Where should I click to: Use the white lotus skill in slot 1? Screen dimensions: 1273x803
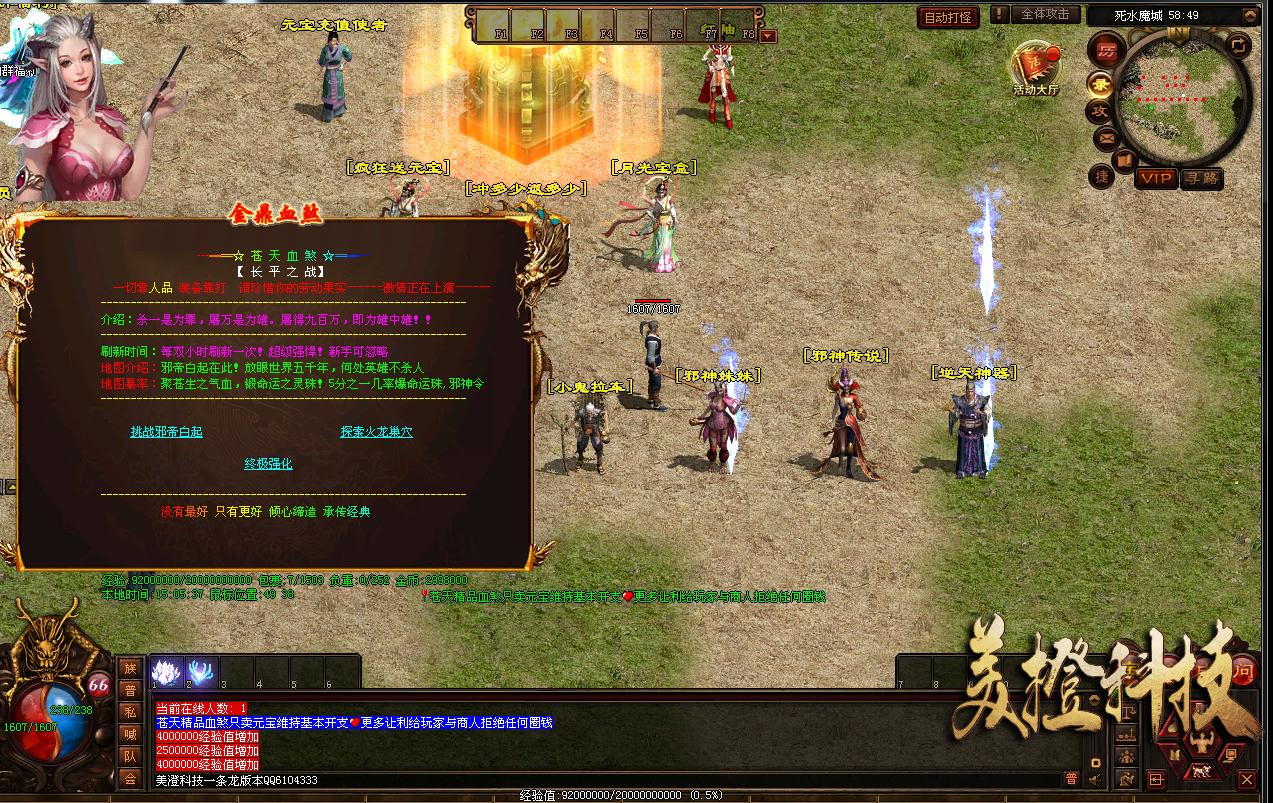coord(166,672)
